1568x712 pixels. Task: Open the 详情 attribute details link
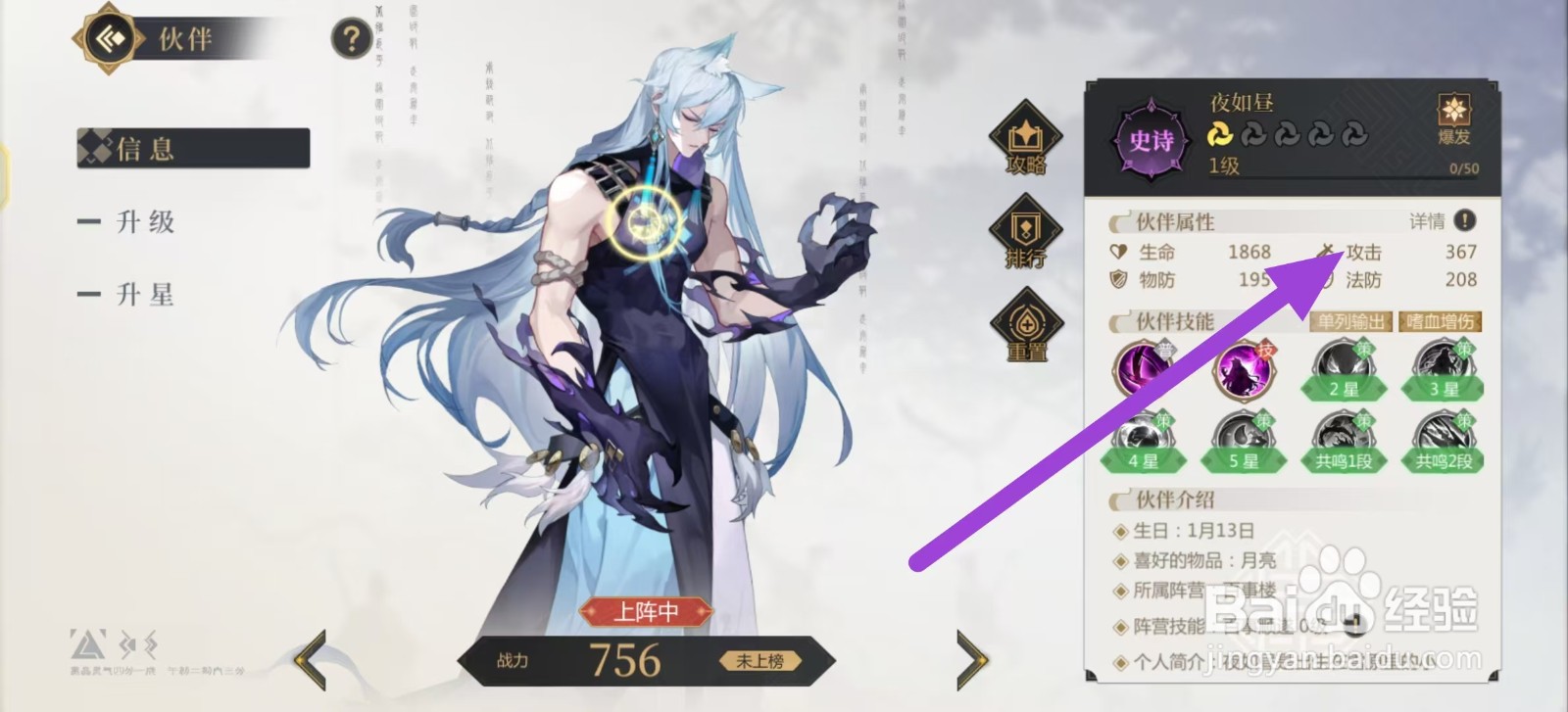pyautogui.click(x=1429, y=222)
